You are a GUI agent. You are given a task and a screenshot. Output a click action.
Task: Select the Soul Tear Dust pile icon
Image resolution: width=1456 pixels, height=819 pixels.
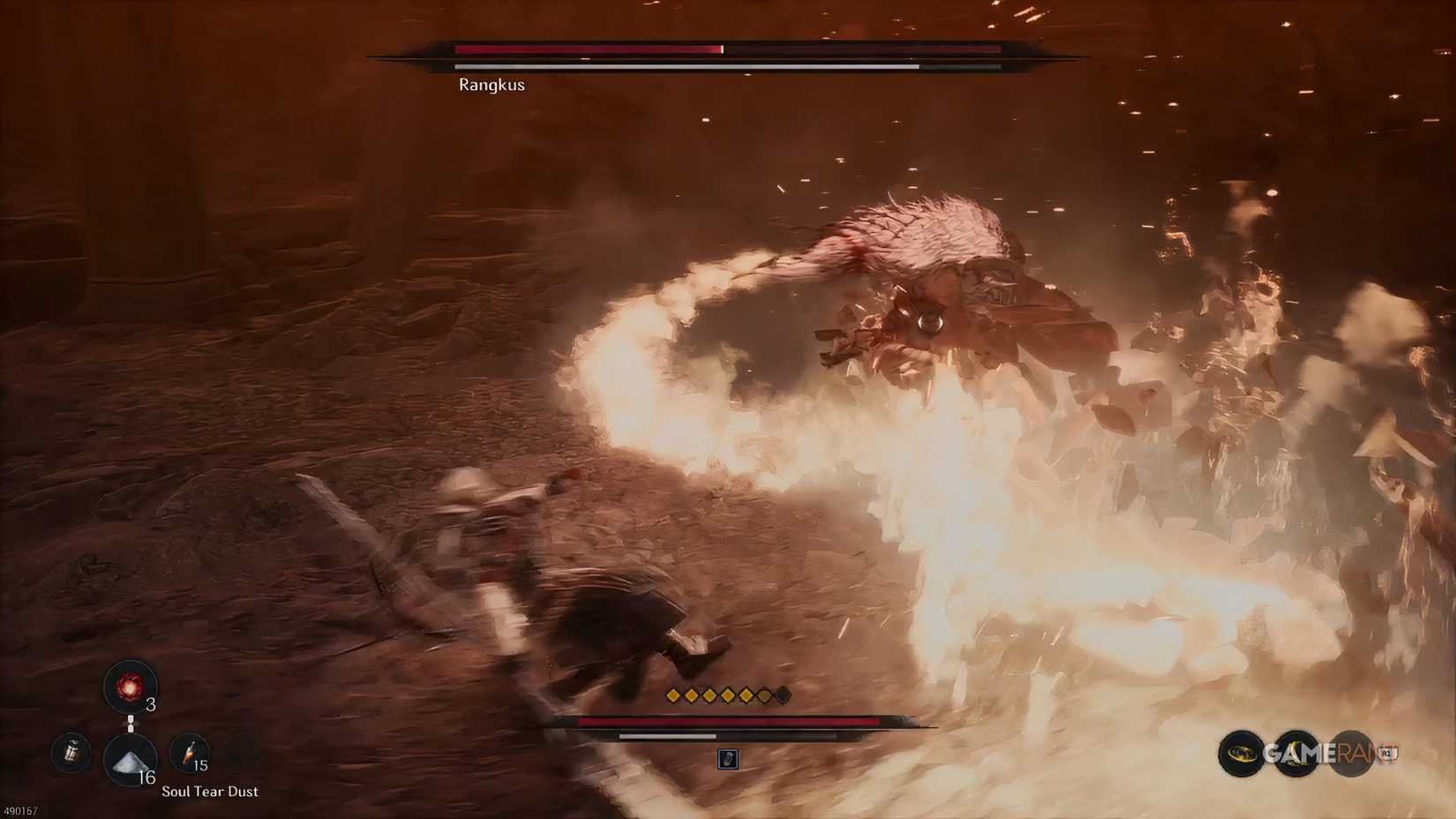pyautogui.click(x=130, y=760)
